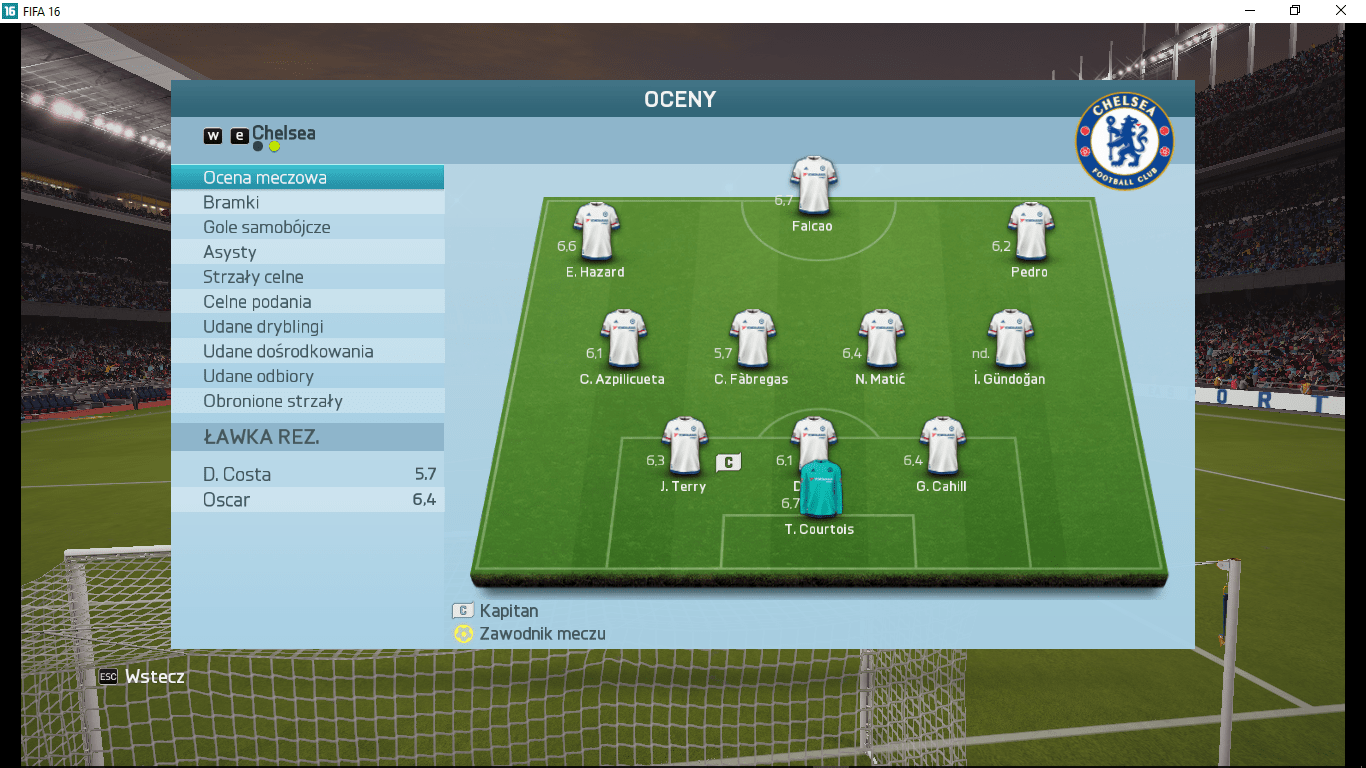The image size is (1366, 768).
Task: Select Strzały celne entry
Action: pos(307,277)
